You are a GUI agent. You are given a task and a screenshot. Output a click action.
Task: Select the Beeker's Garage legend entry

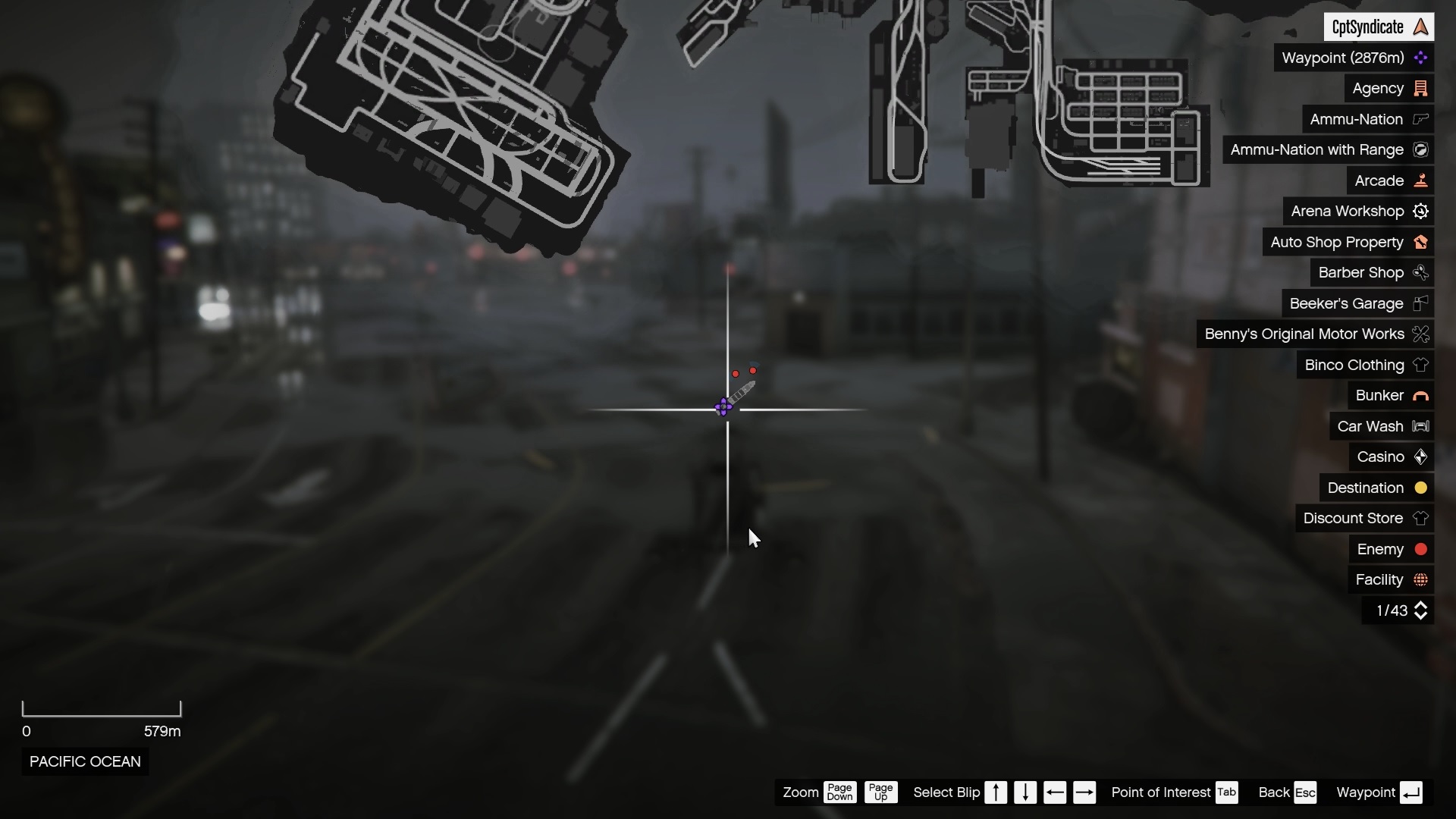[1347, 303]
